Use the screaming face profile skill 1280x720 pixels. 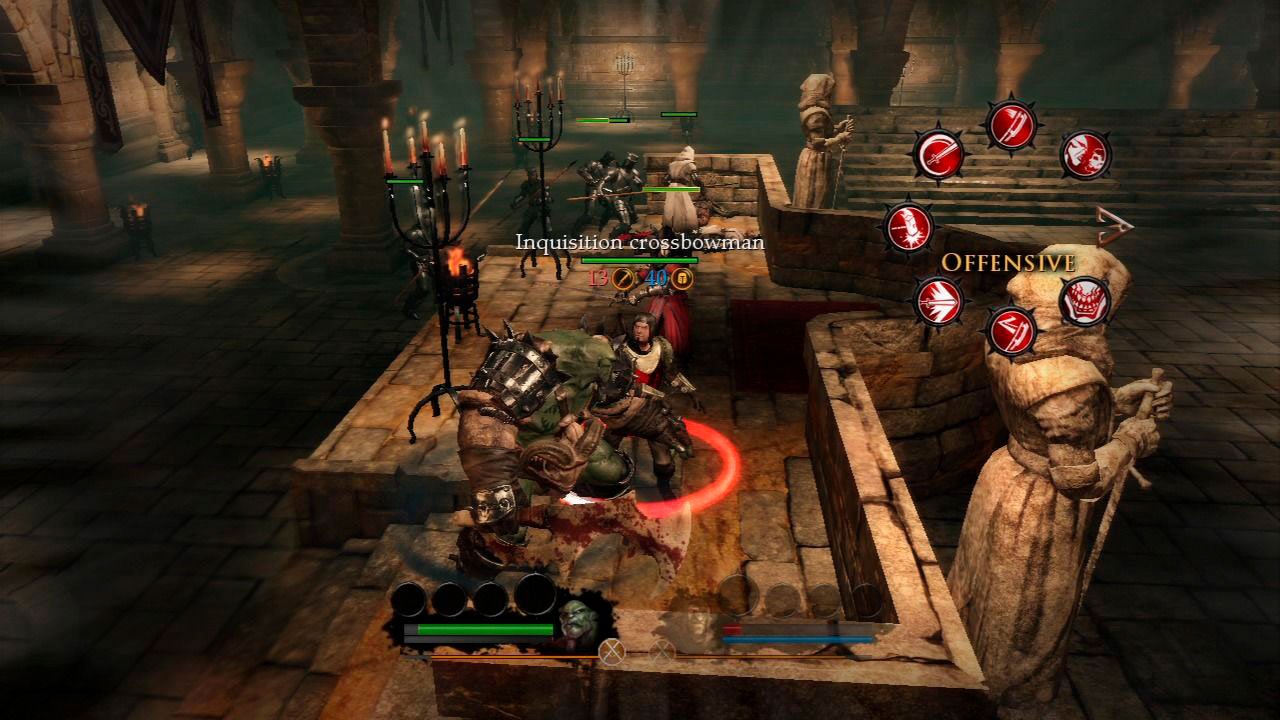(1085, 155)
